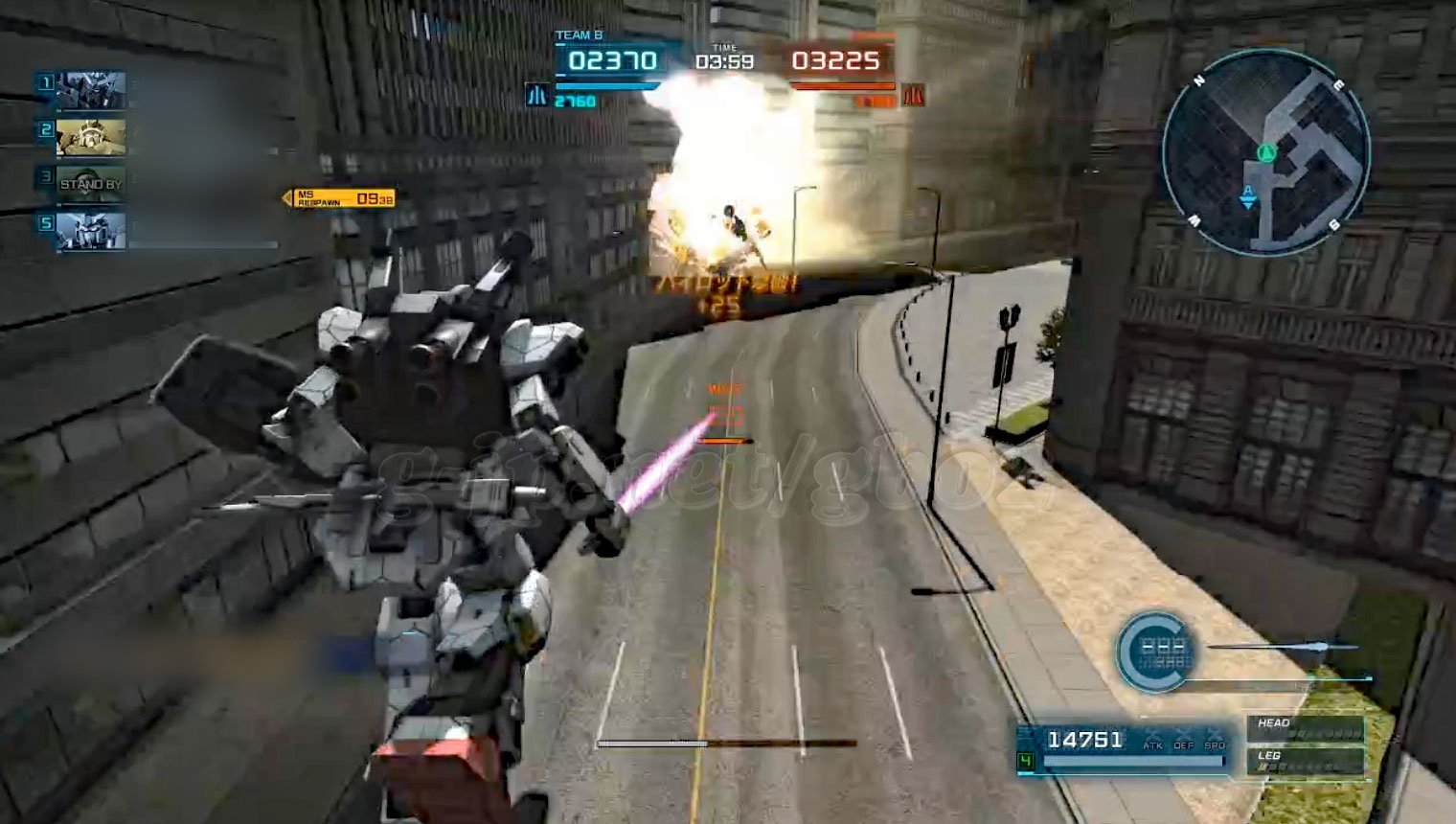Select teammate 5's Gundam portrait
This screenshot has width=1456, height=824.
tap(90, 231)
